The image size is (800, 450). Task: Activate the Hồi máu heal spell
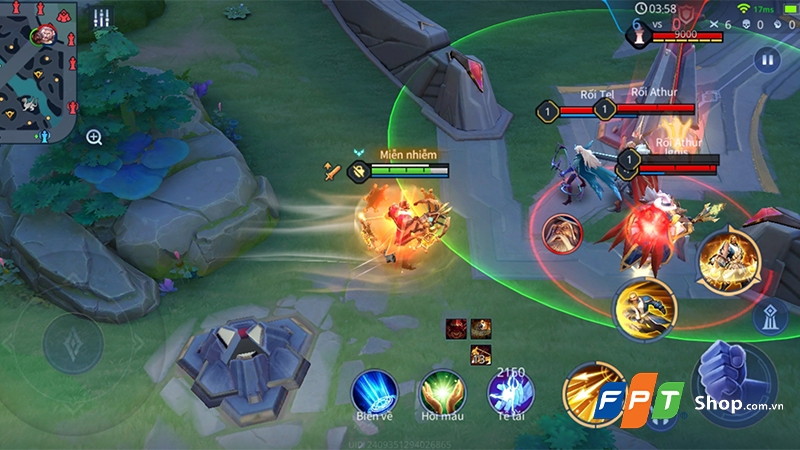point(442,391)
